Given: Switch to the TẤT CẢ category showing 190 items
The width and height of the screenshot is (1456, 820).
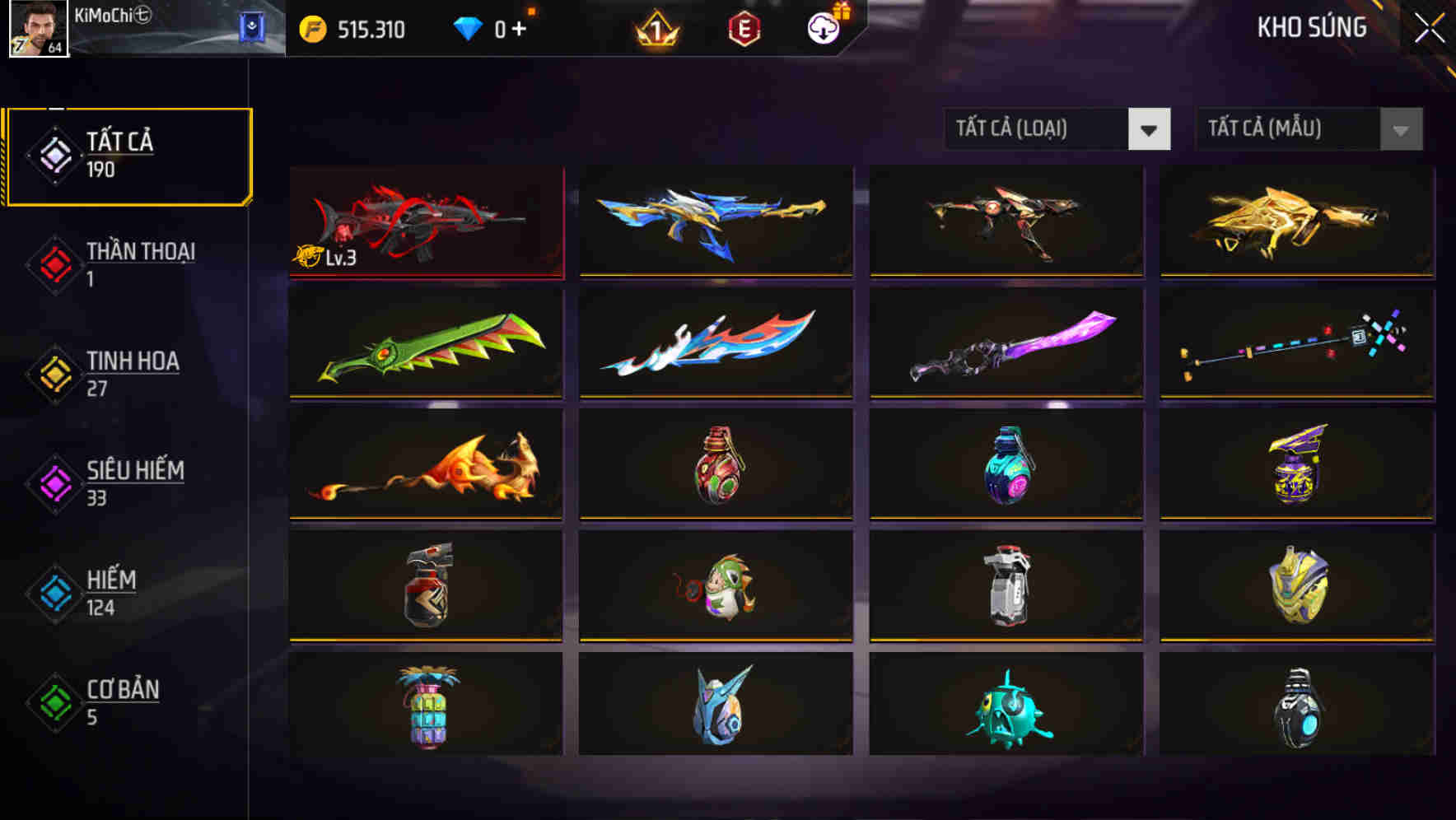Looking at the screenshot, I should click(124, 155).
